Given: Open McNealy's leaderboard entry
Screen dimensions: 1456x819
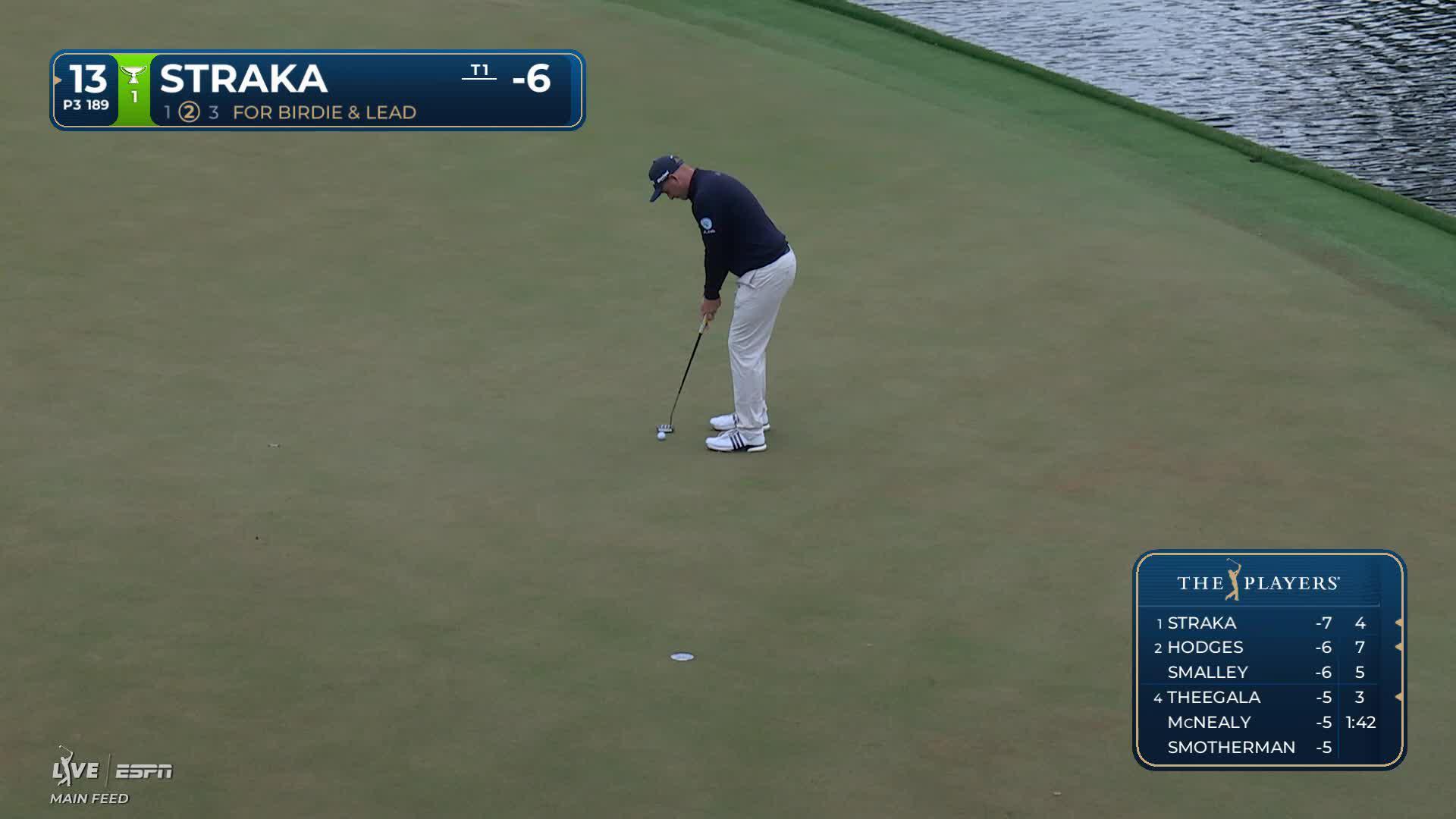Looking at the screenshot, I should [x=1268, y=723].
